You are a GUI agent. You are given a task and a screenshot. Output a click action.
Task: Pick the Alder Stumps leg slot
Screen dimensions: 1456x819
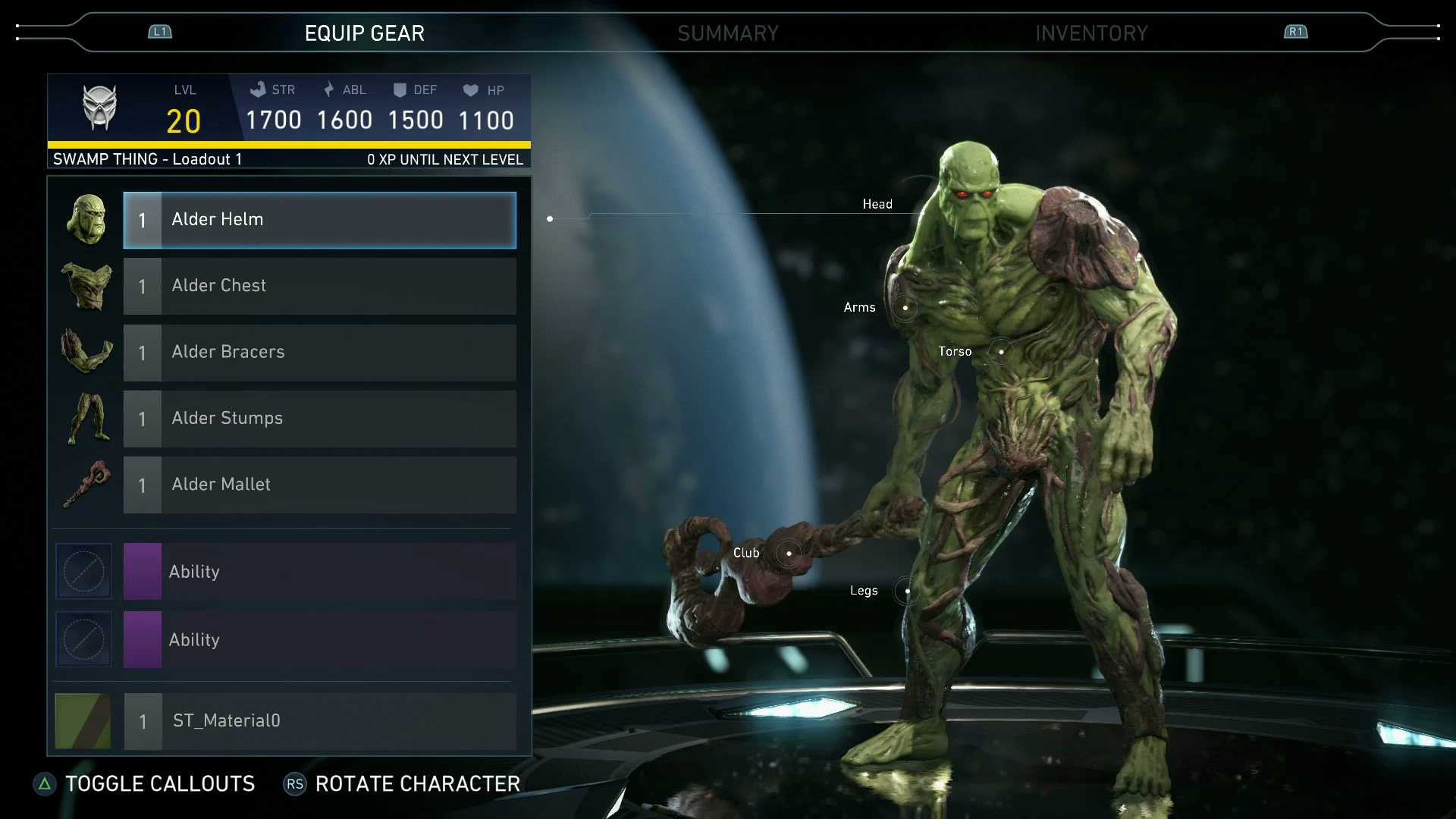319,419
